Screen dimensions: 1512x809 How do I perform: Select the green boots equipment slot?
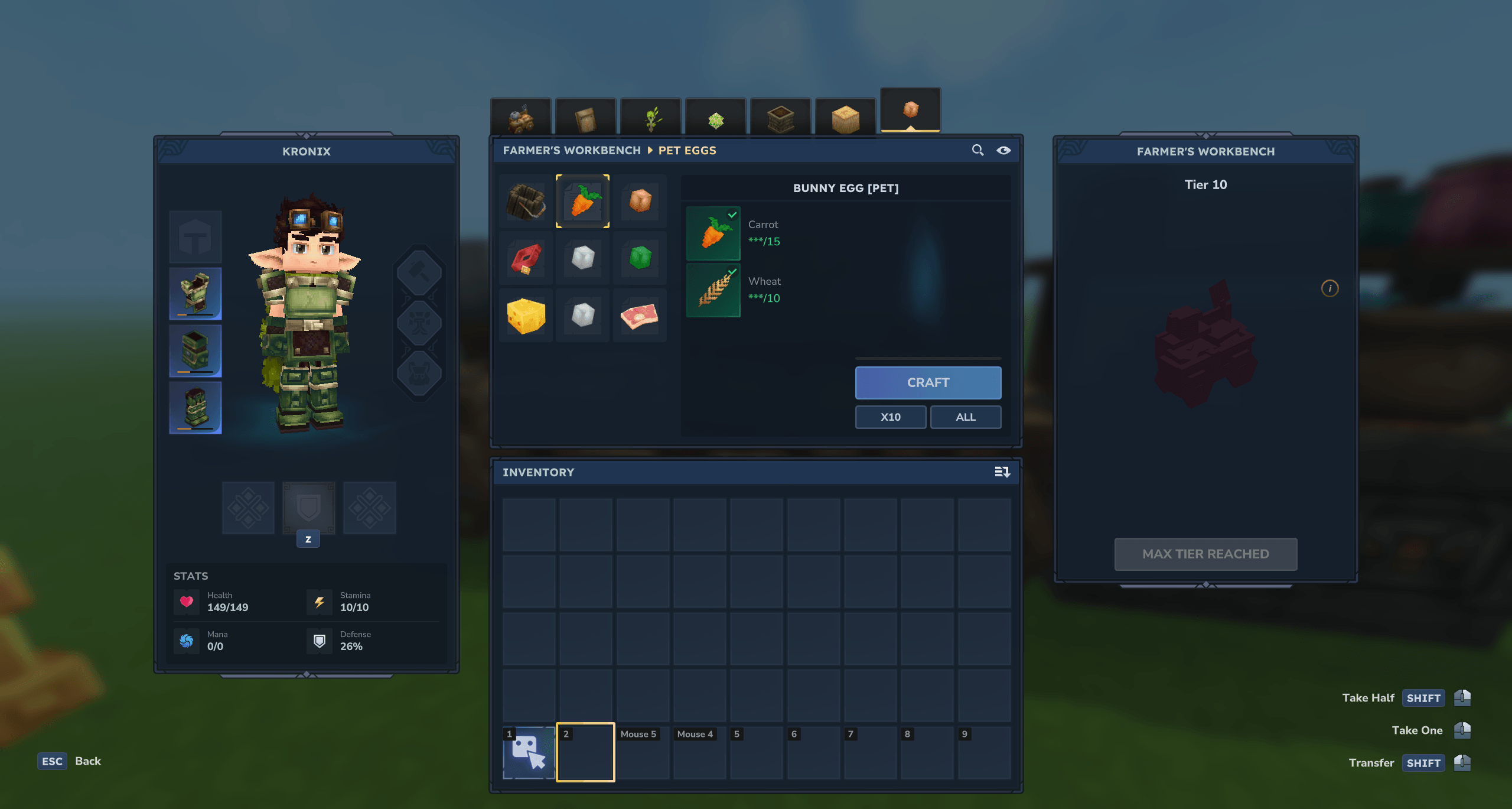point(195,407)
